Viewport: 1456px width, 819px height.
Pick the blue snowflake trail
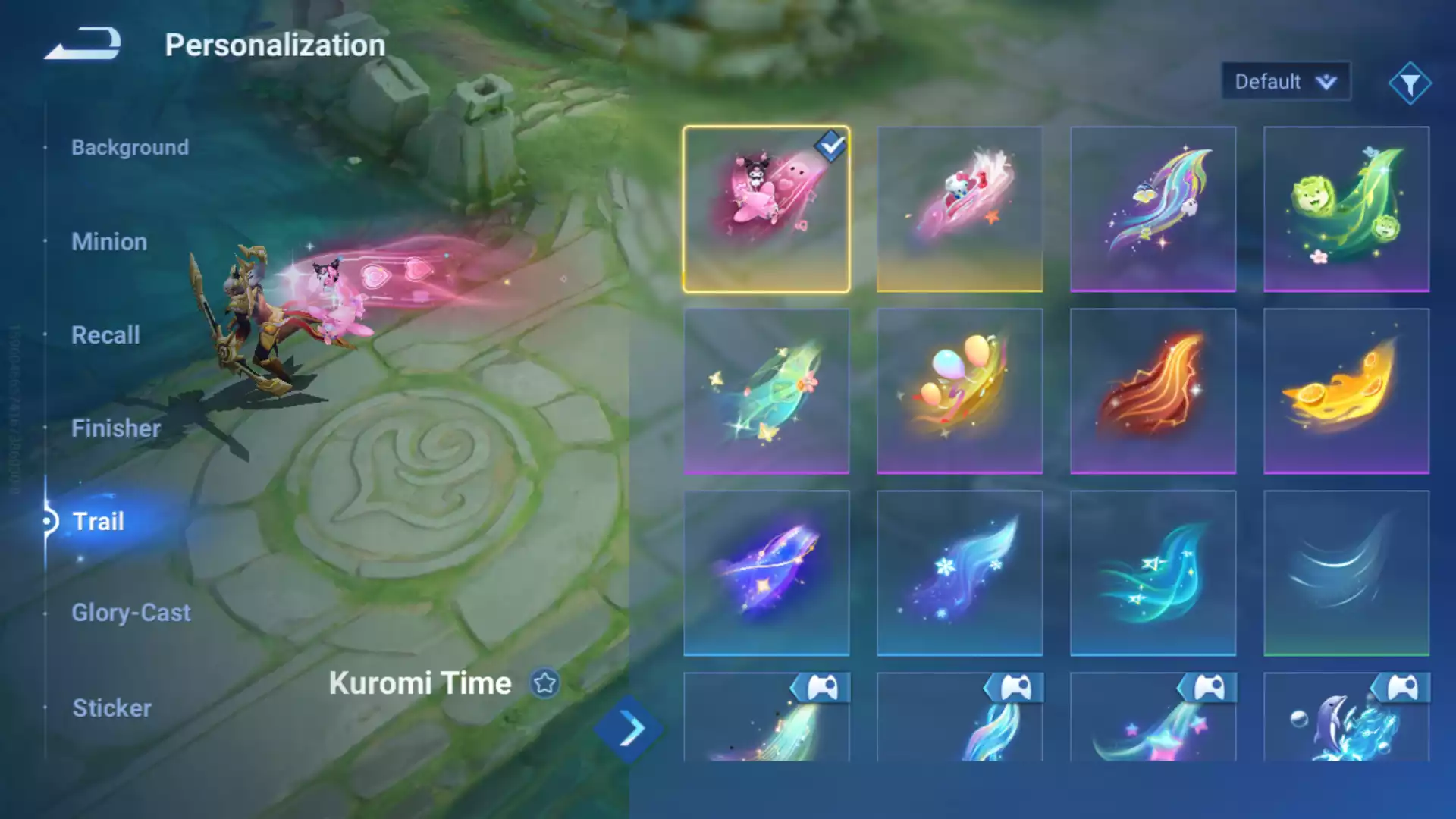[x=959, y=573]
